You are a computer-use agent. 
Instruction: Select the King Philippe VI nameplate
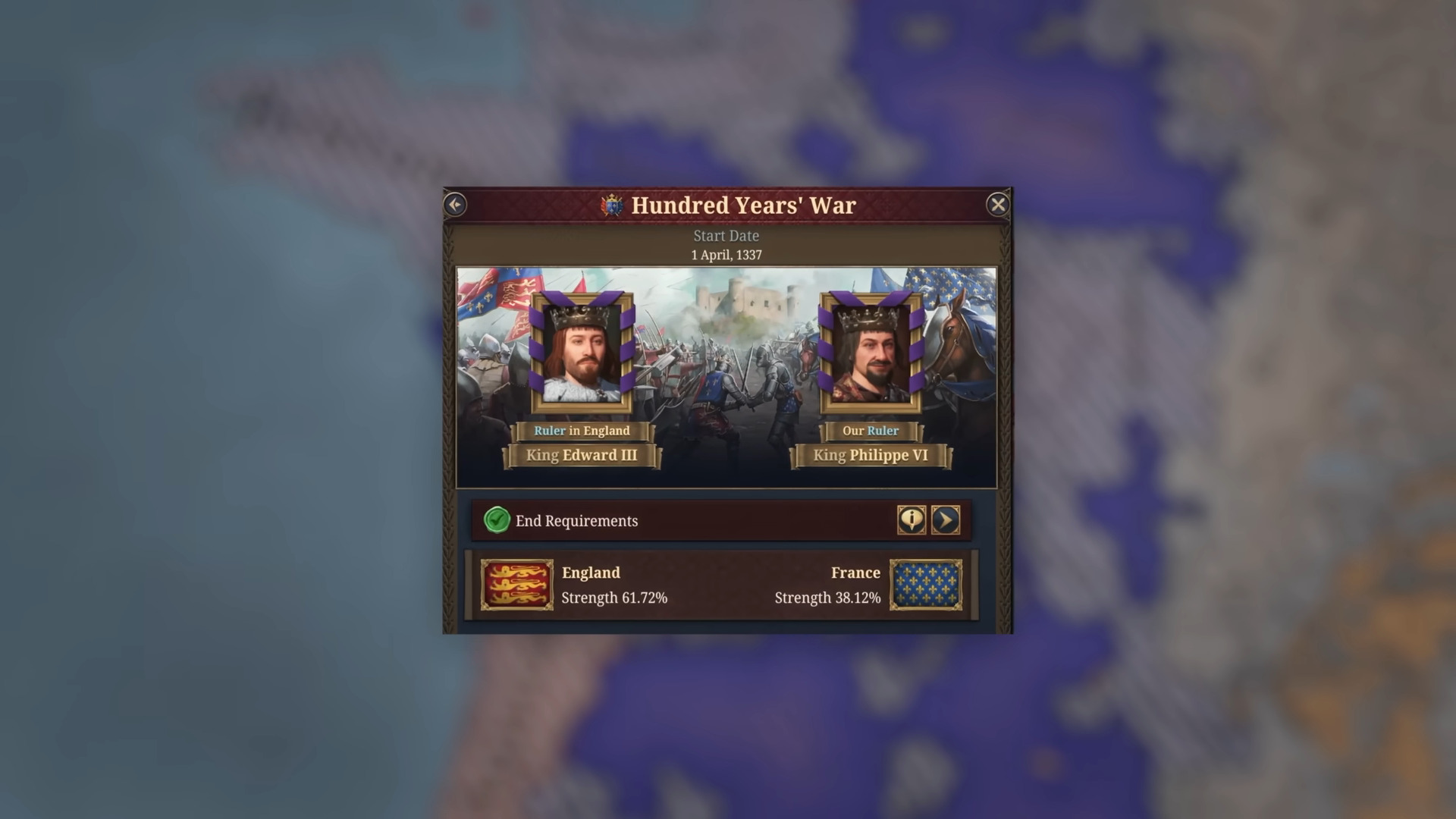(871, 455)
